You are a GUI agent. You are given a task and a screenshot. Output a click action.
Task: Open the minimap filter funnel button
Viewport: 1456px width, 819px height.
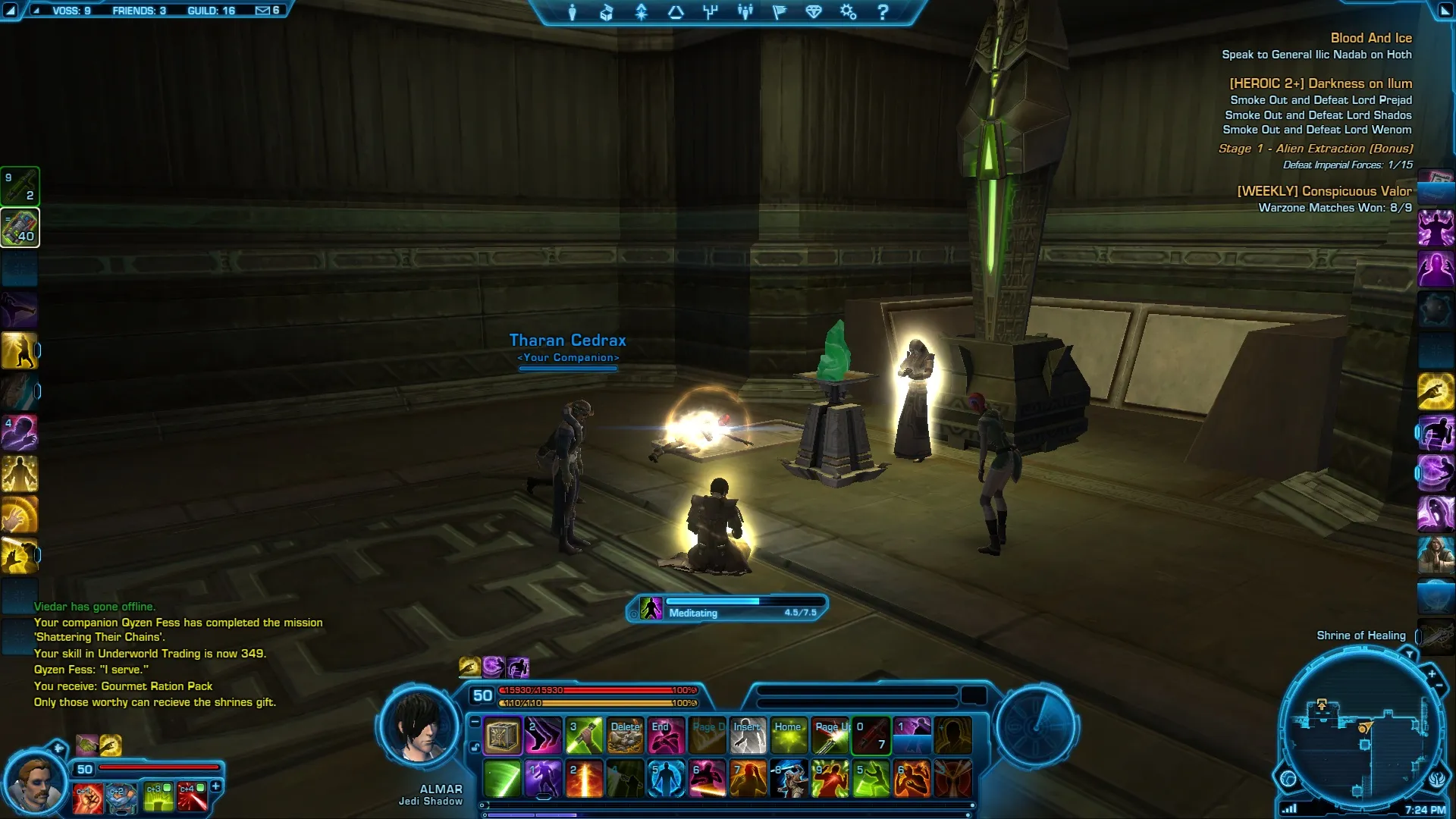pyautogui.click(x=1410, y=654)
